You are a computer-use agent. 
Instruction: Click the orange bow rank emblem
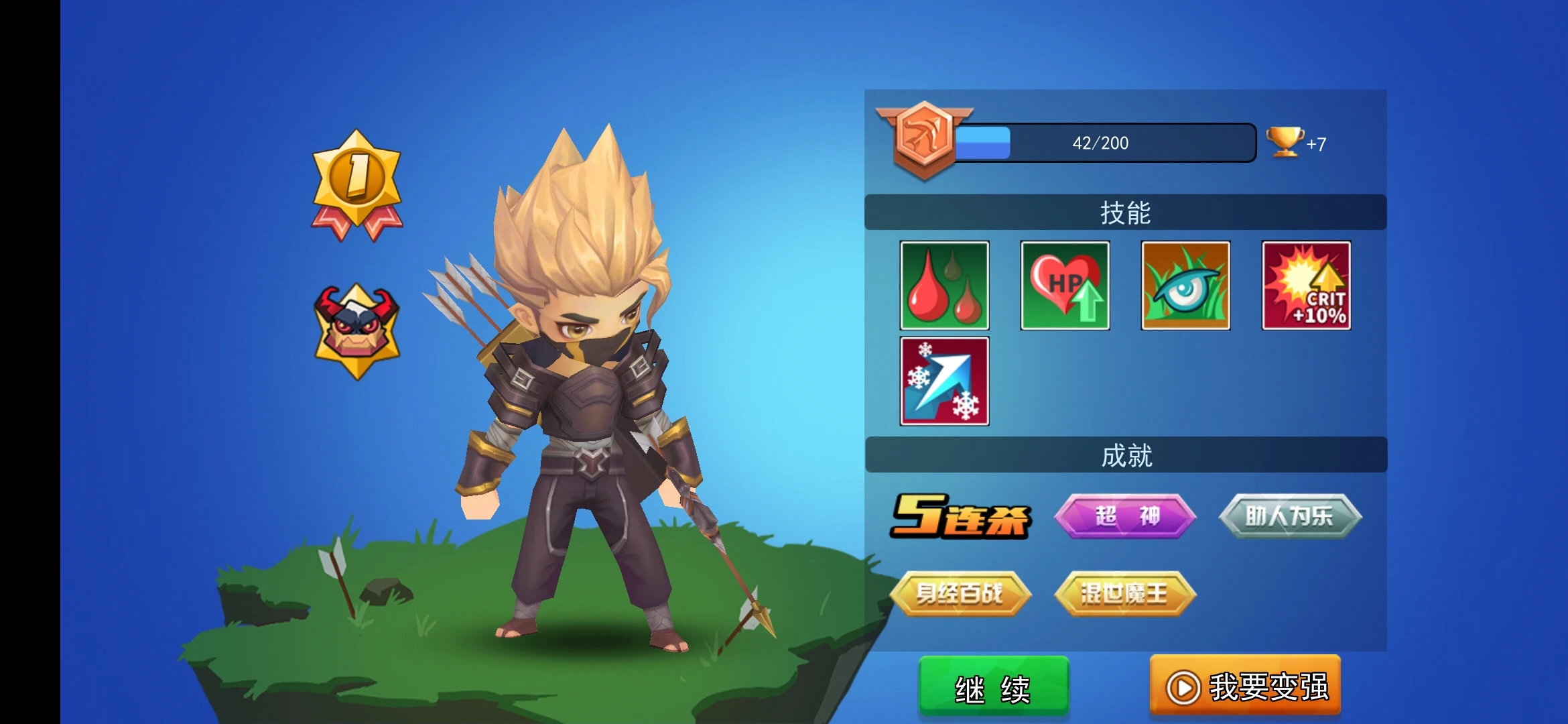pyautogui.click(x=924, y=139)
